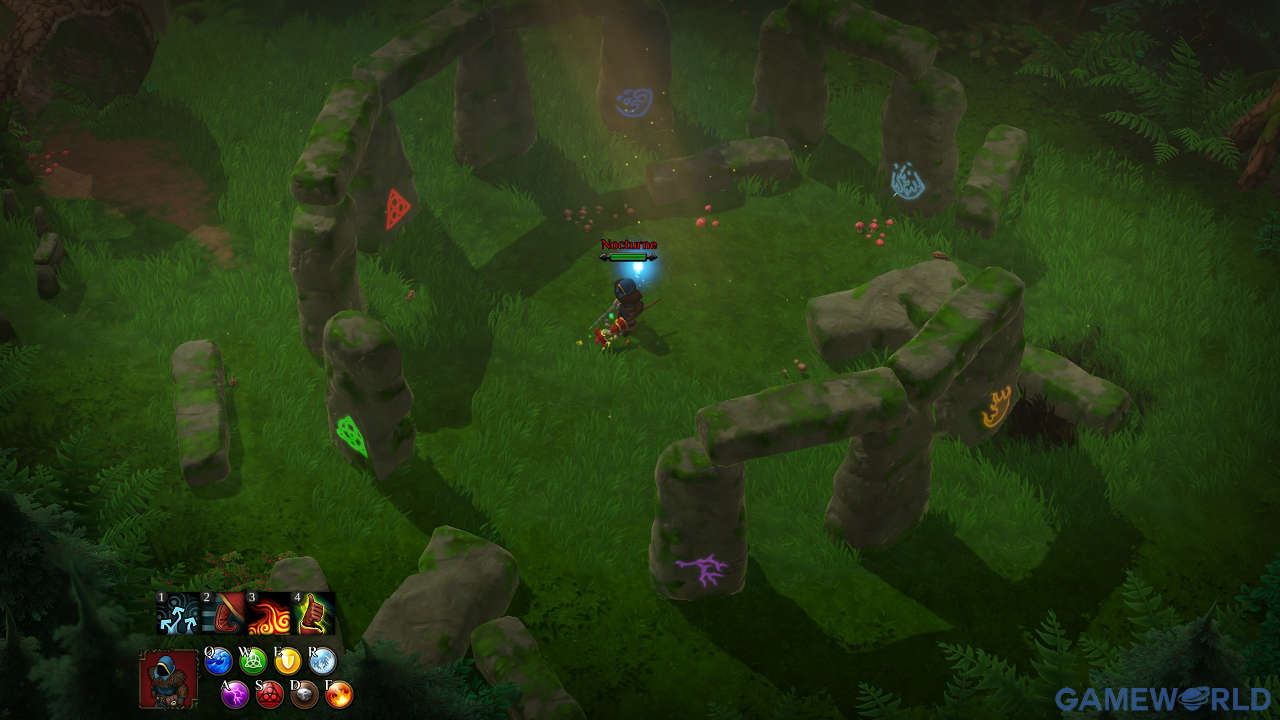Image resolution: width=1280 pixels, height=720 pixels.
Task: Click the hooded wizard character portrait
Action: pyautogui.click(x=168, y=679)
